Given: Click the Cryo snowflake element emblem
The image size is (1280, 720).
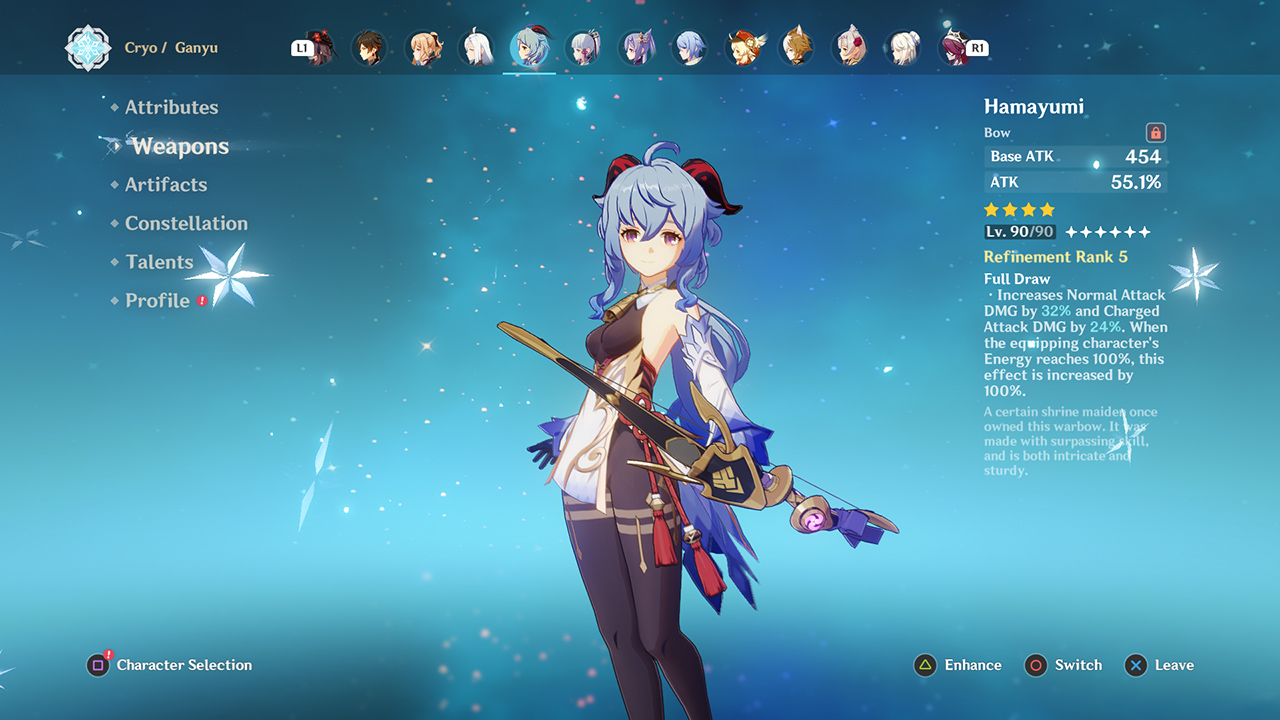Looking at the screenshot, I should (x=88, y=48).
